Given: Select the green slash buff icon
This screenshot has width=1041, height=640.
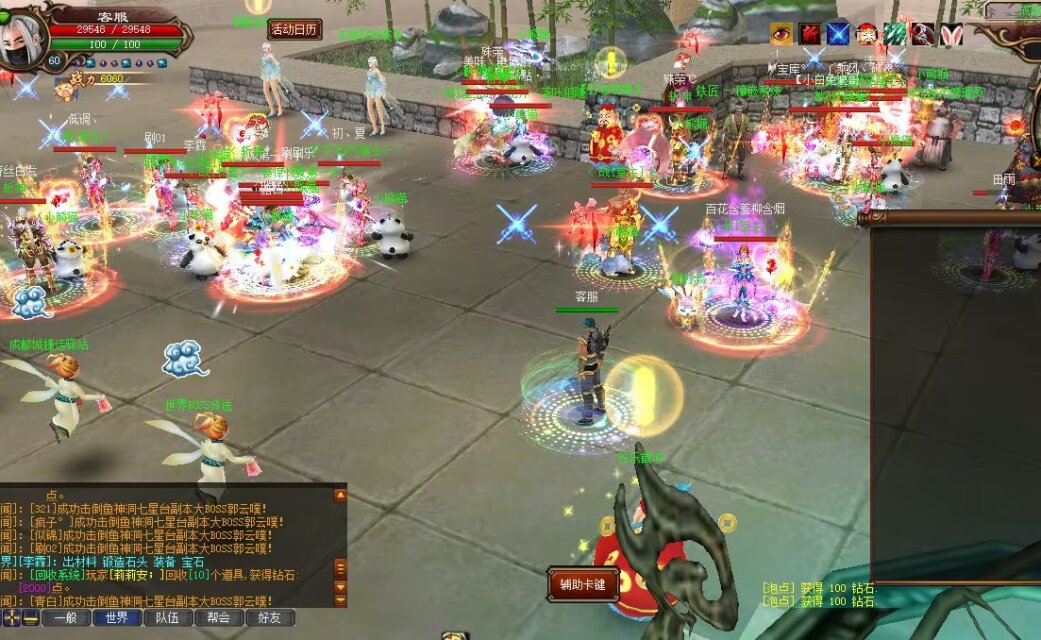Looking at the screenshot, I should point(894,34).
